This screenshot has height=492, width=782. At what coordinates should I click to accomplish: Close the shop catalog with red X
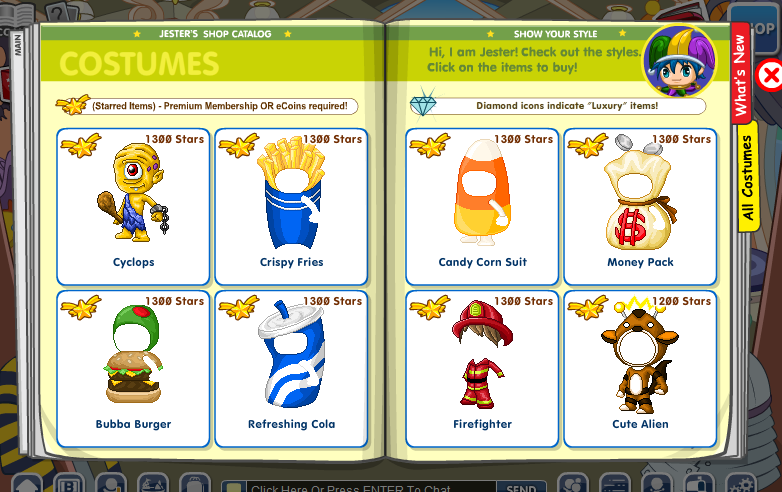coord(769,75)
